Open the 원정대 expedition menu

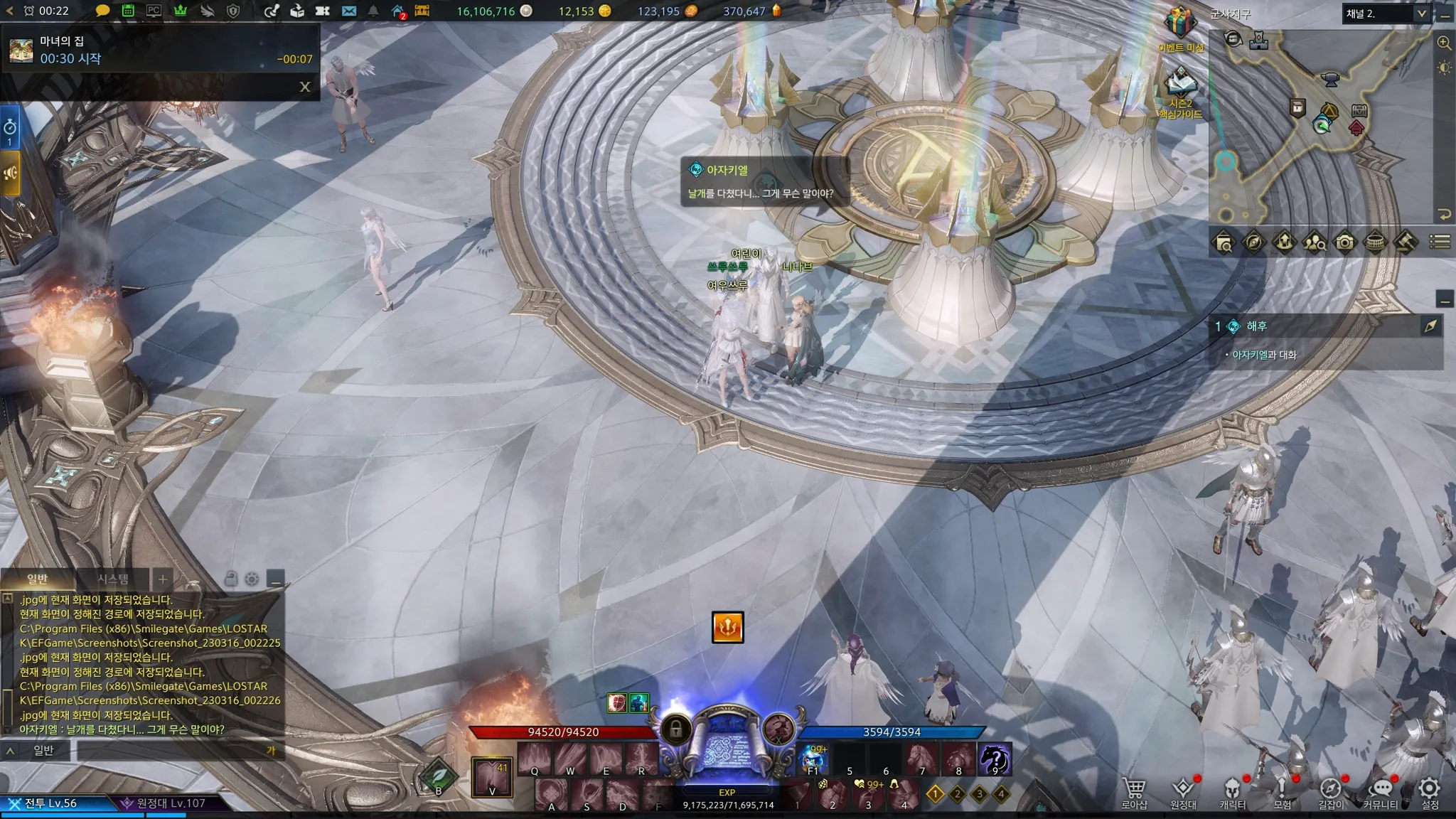[1183, 791]
